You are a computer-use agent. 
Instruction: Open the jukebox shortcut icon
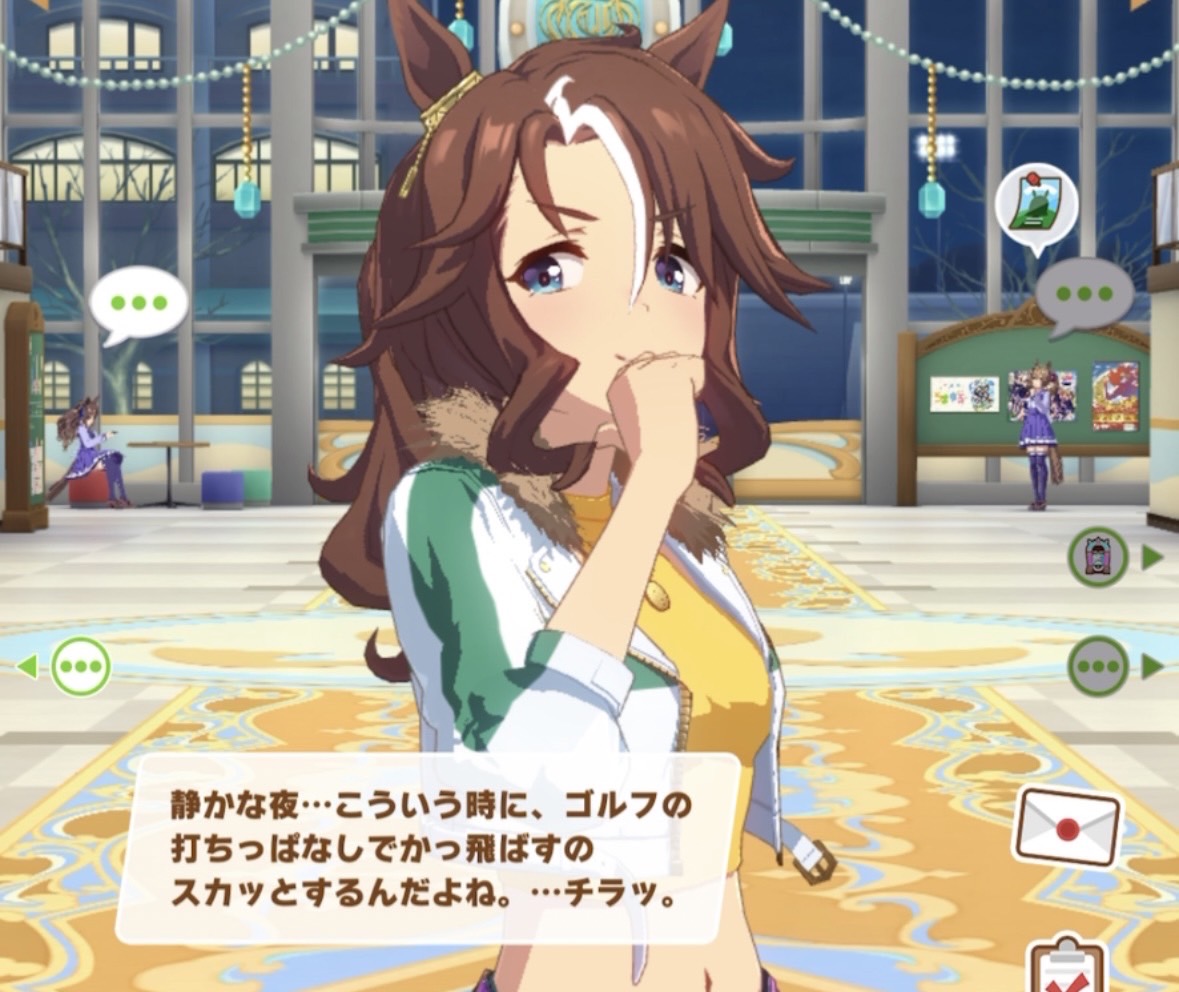pos(1098,557)
